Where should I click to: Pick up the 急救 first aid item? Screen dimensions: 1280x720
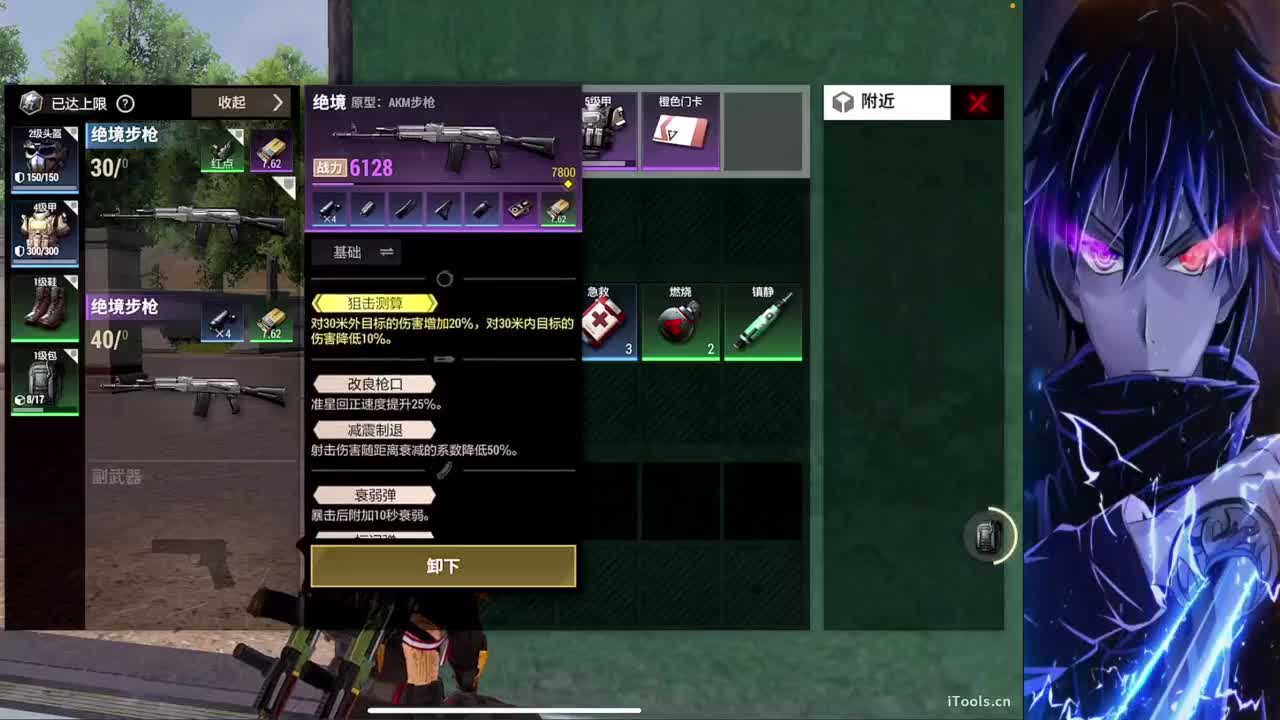pyautogui.click(x=610, y=320)
